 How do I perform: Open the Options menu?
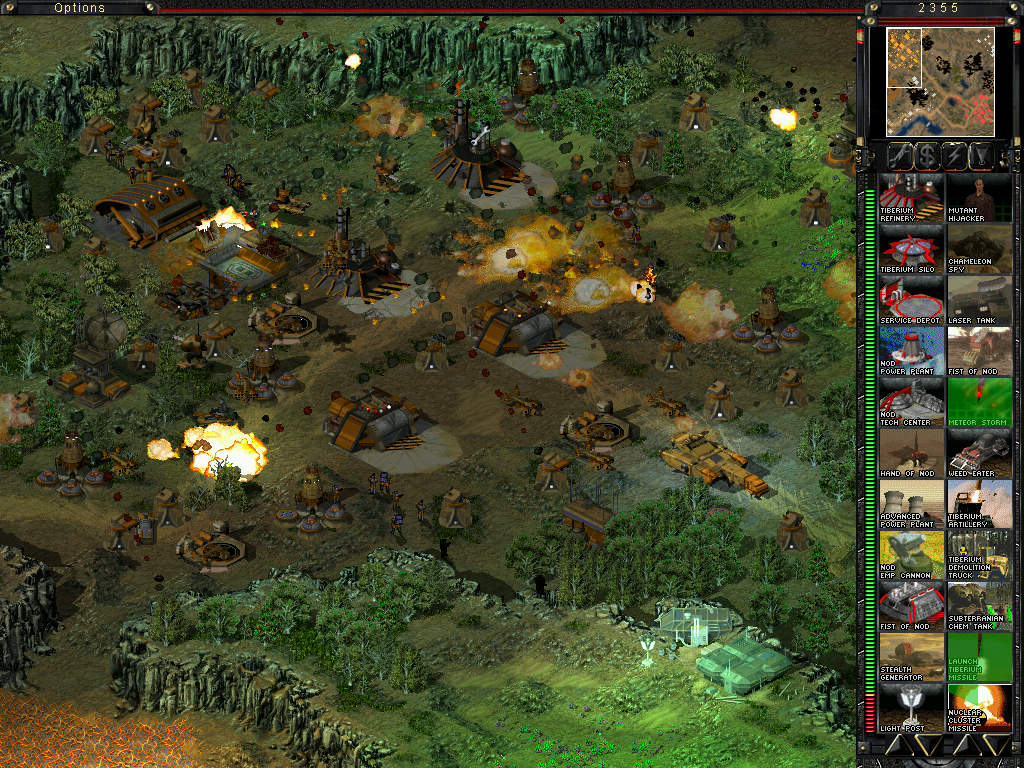(79, 8)
